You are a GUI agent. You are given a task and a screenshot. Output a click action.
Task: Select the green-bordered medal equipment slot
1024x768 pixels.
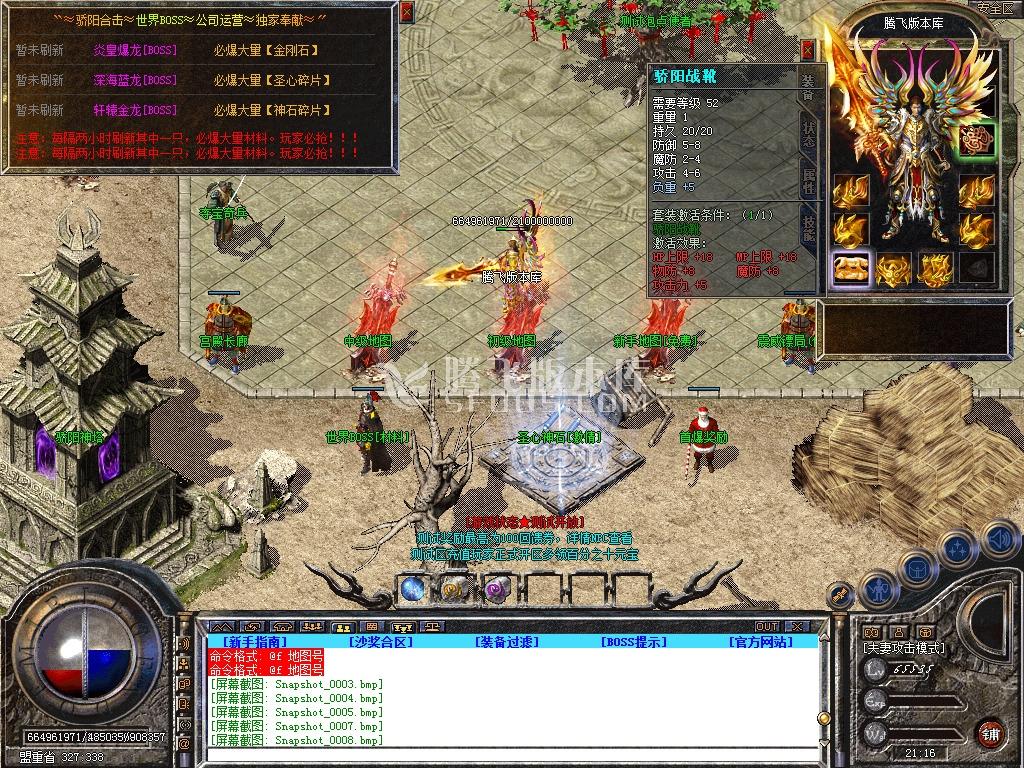click(x=976, y=140)
